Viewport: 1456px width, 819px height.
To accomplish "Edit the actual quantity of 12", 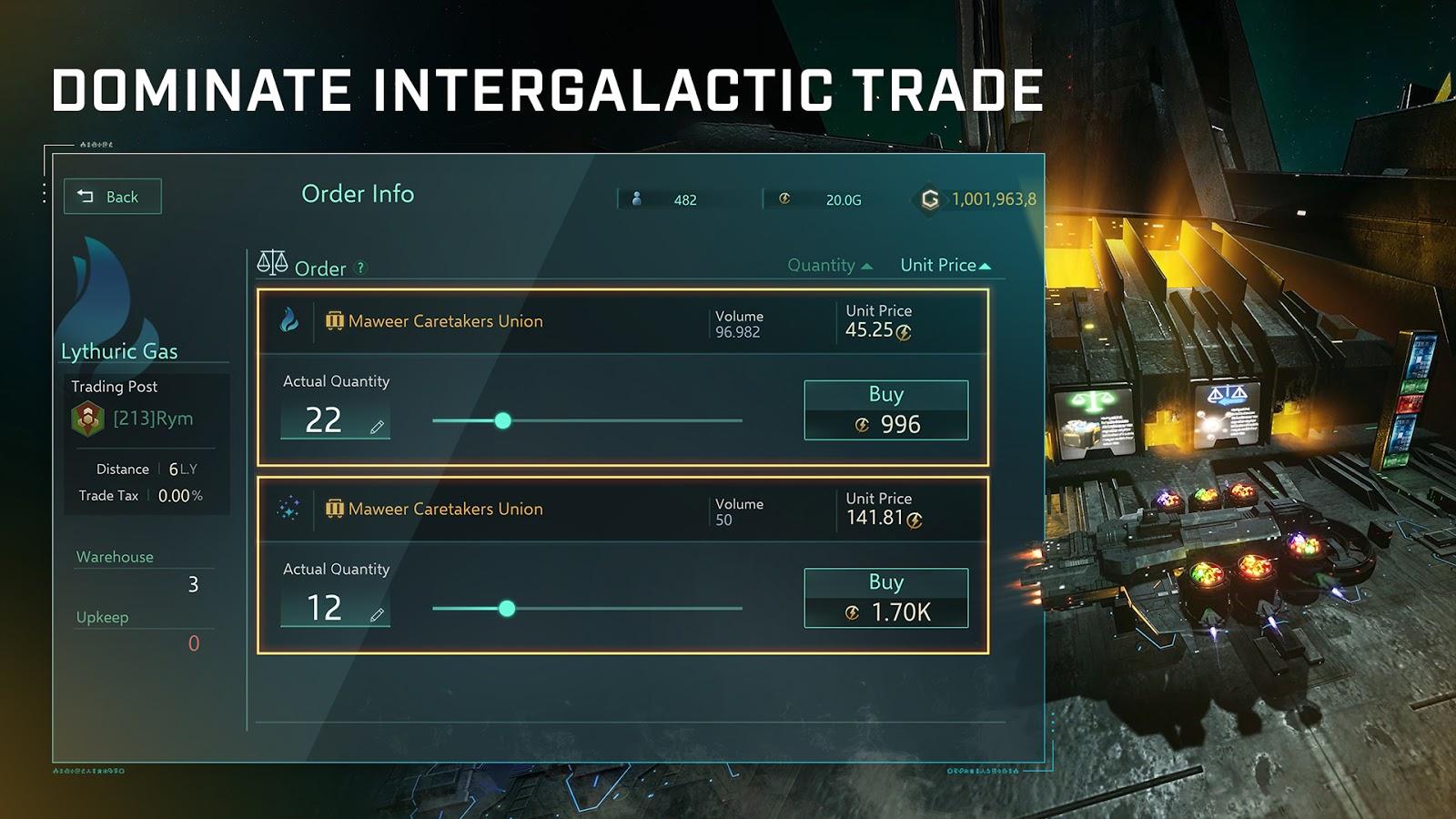I will click(x=377, y=615).
